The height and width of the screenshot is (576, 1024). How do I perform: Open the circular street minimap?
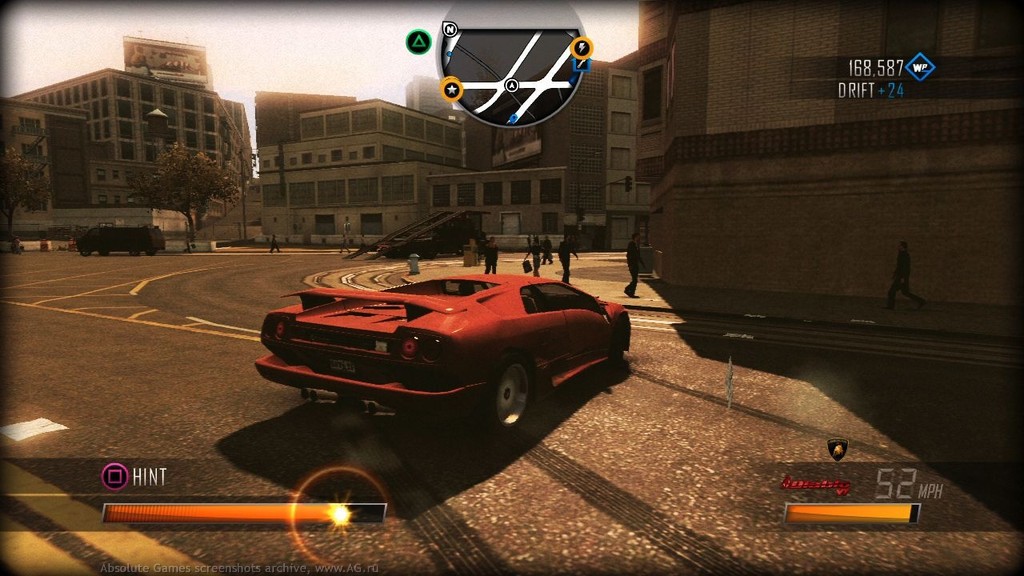click(x=512, y=66)
